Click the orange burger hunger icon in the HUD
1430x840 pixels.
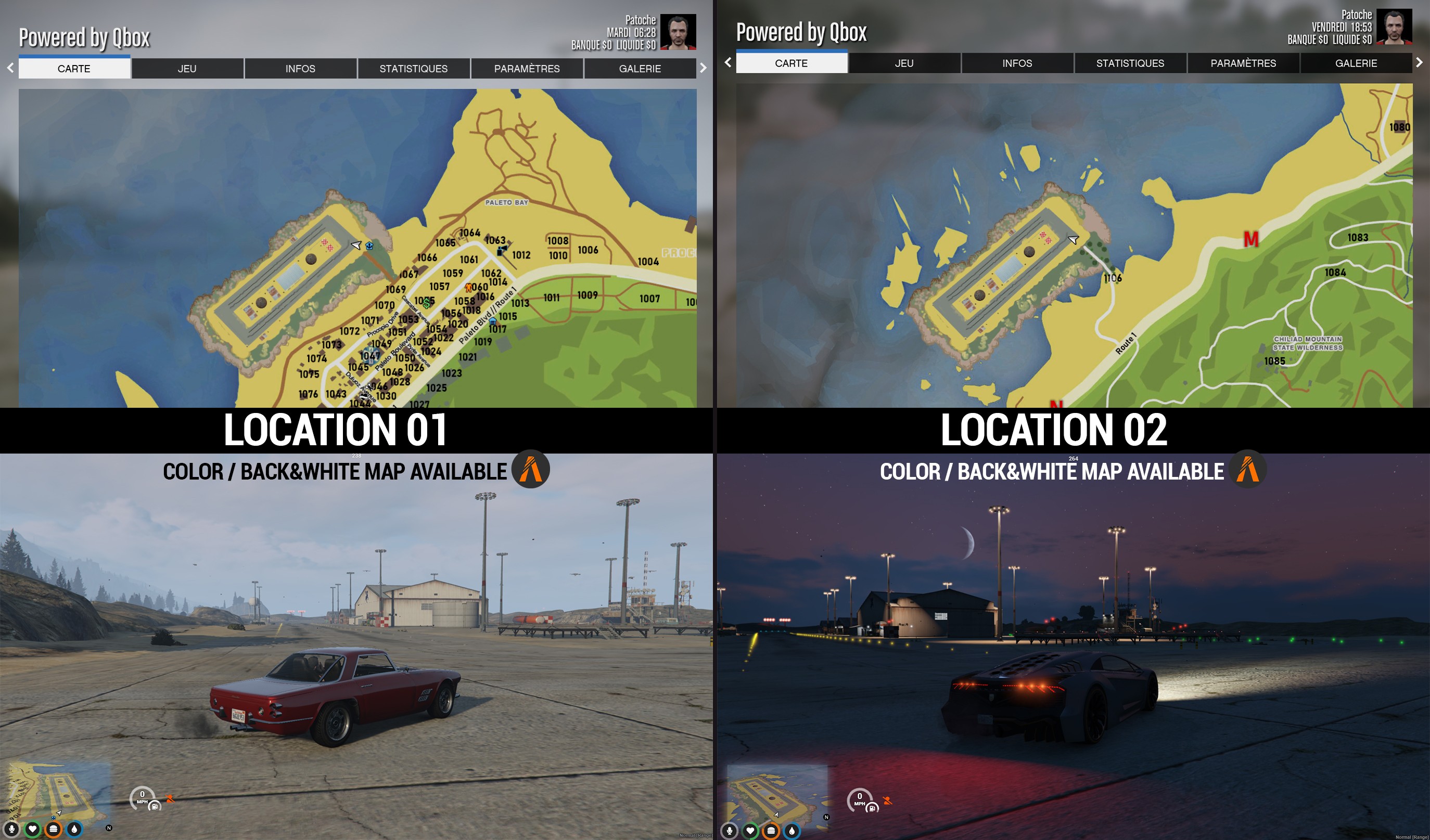tap(53, 830)
